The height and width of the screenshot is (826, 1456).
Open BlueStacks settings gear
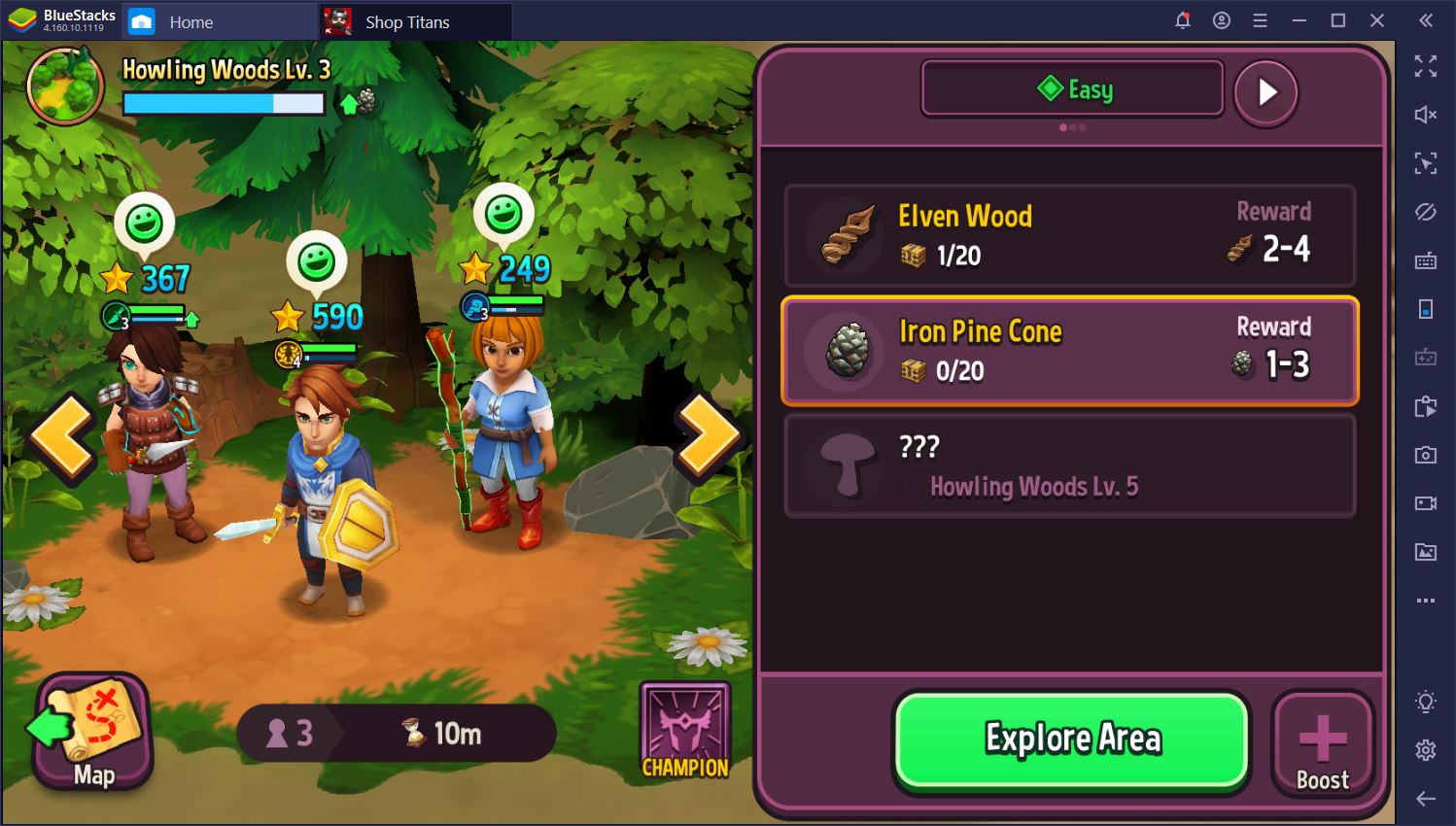[x=1425, y=749]
